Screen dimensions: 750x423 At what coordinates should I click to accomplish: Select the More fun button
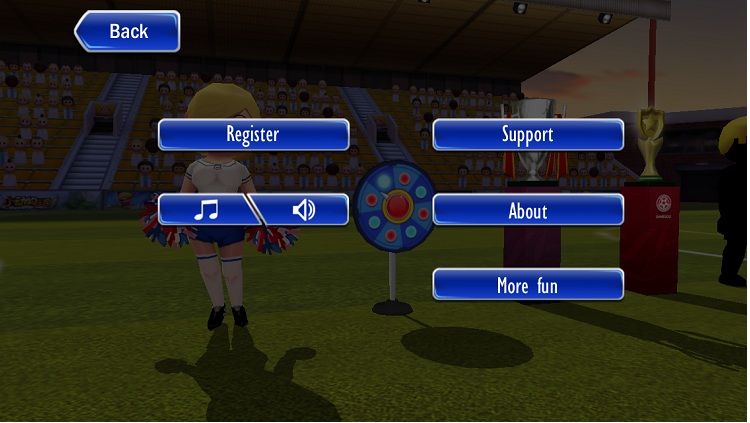tap(527, 285)
